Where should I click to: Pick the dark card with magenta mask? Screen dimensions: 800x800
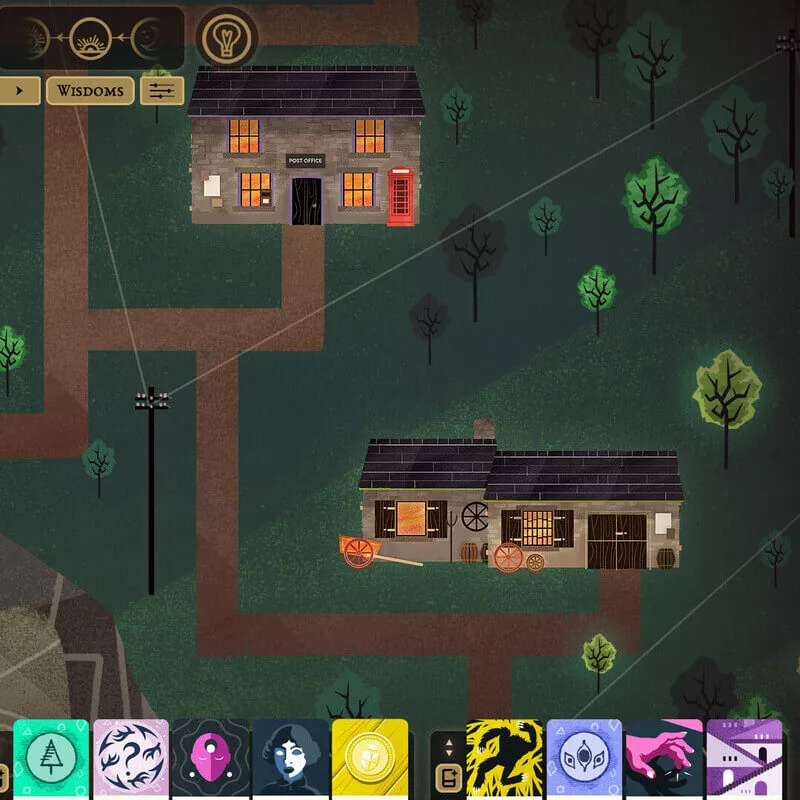coord(211,758)
